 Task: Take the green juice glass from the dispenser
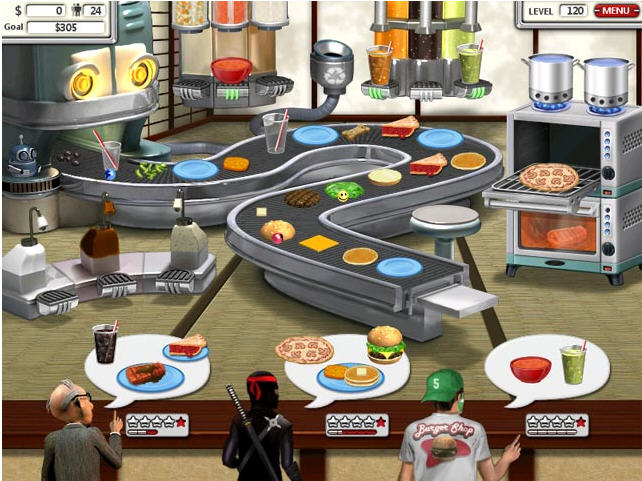click(469, 63)
